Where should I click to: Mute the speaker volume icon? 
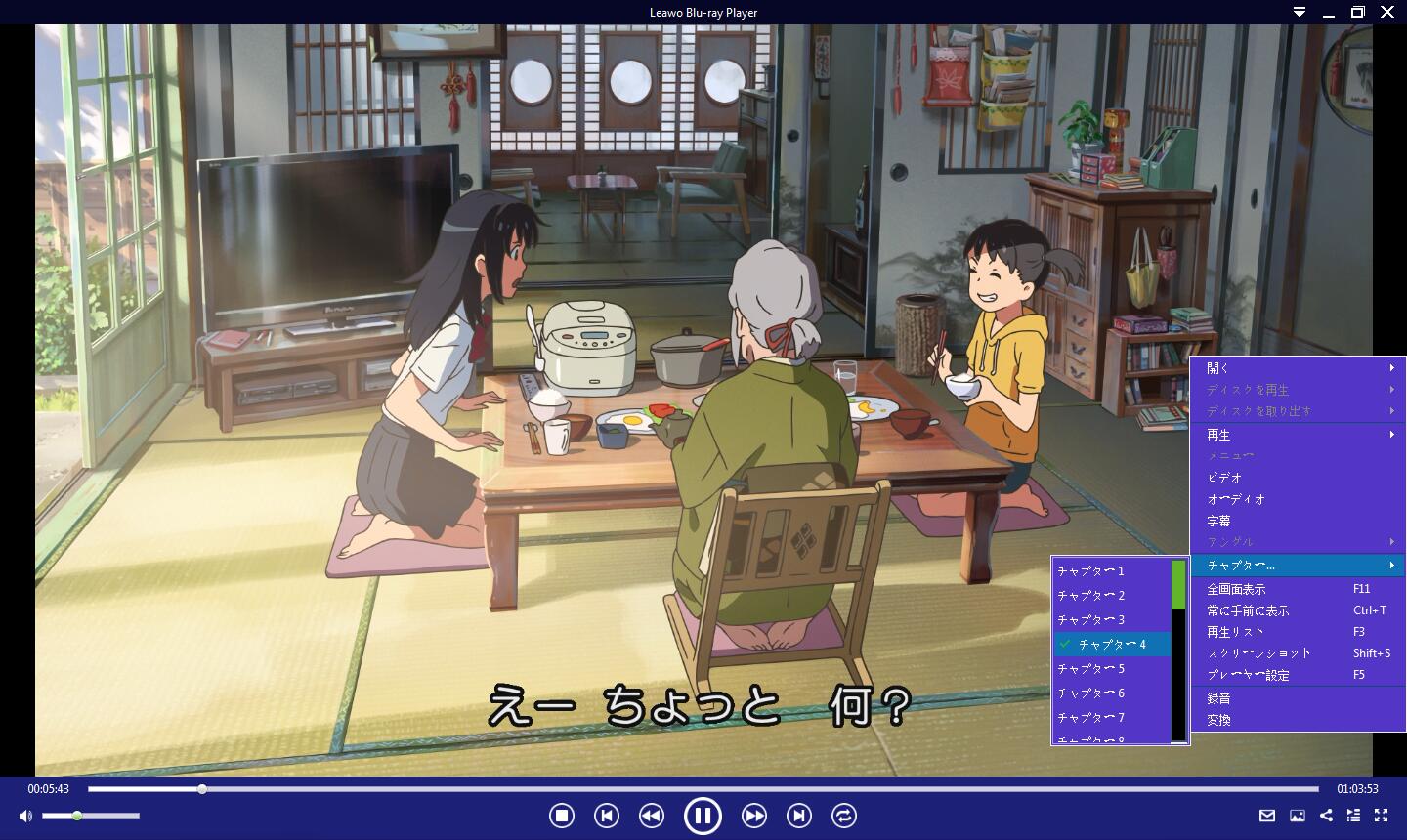(25, 816)
